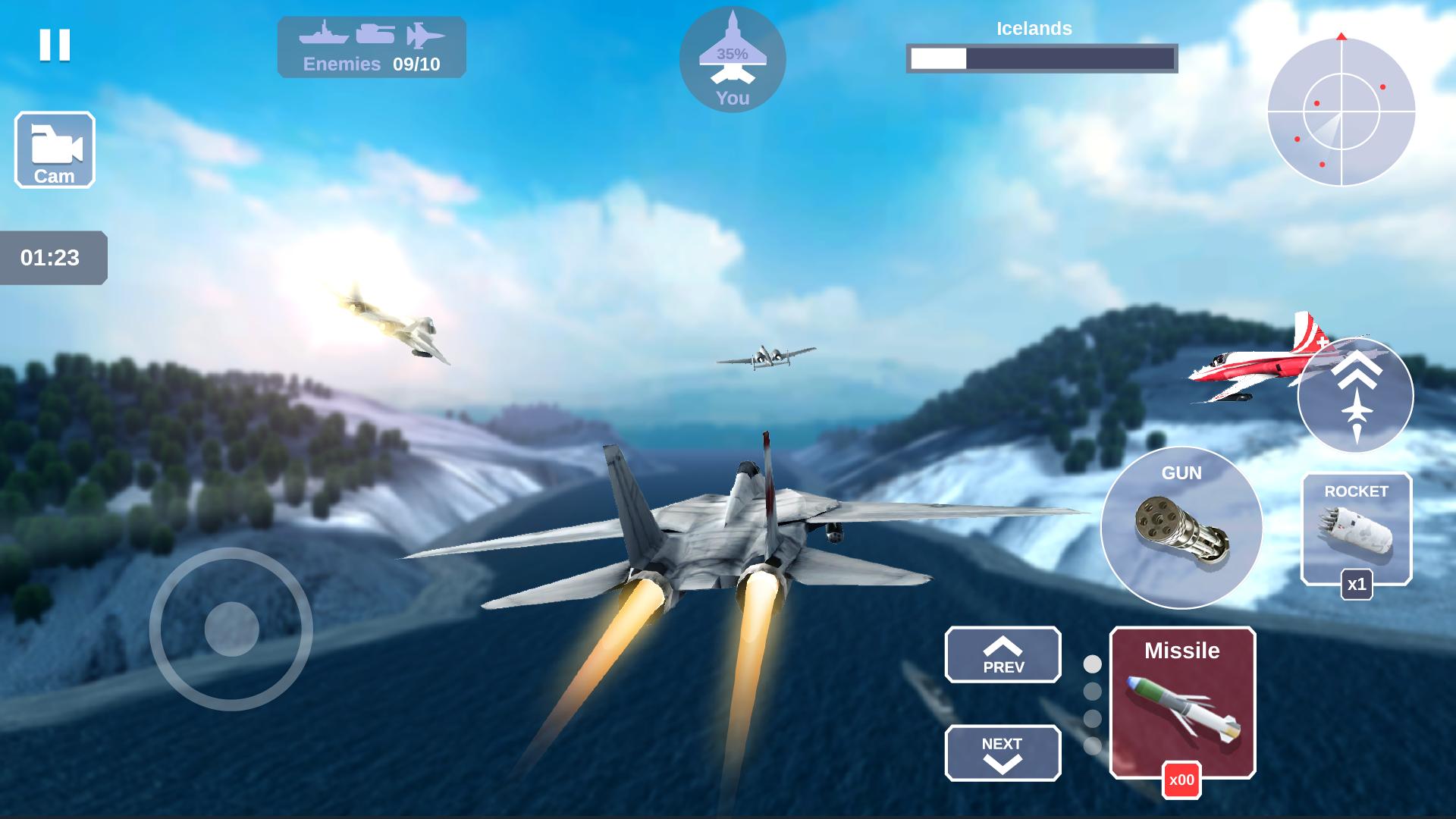This screenshot has width=1456, height=819.
Task: Cycle to previous weapon with PREV
Action: click(x=1003, y=655)
